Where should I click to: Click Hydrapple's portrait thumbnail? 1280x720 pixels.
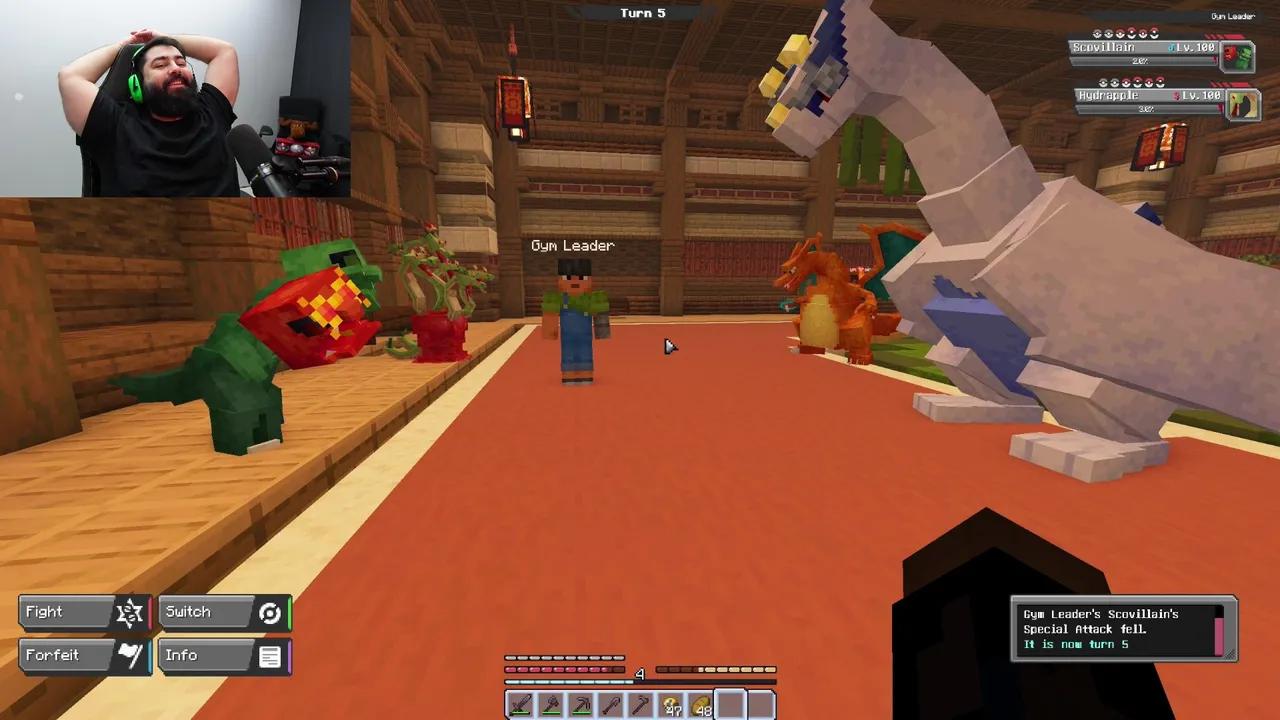pyautogui.click(x=1244, y=103)
